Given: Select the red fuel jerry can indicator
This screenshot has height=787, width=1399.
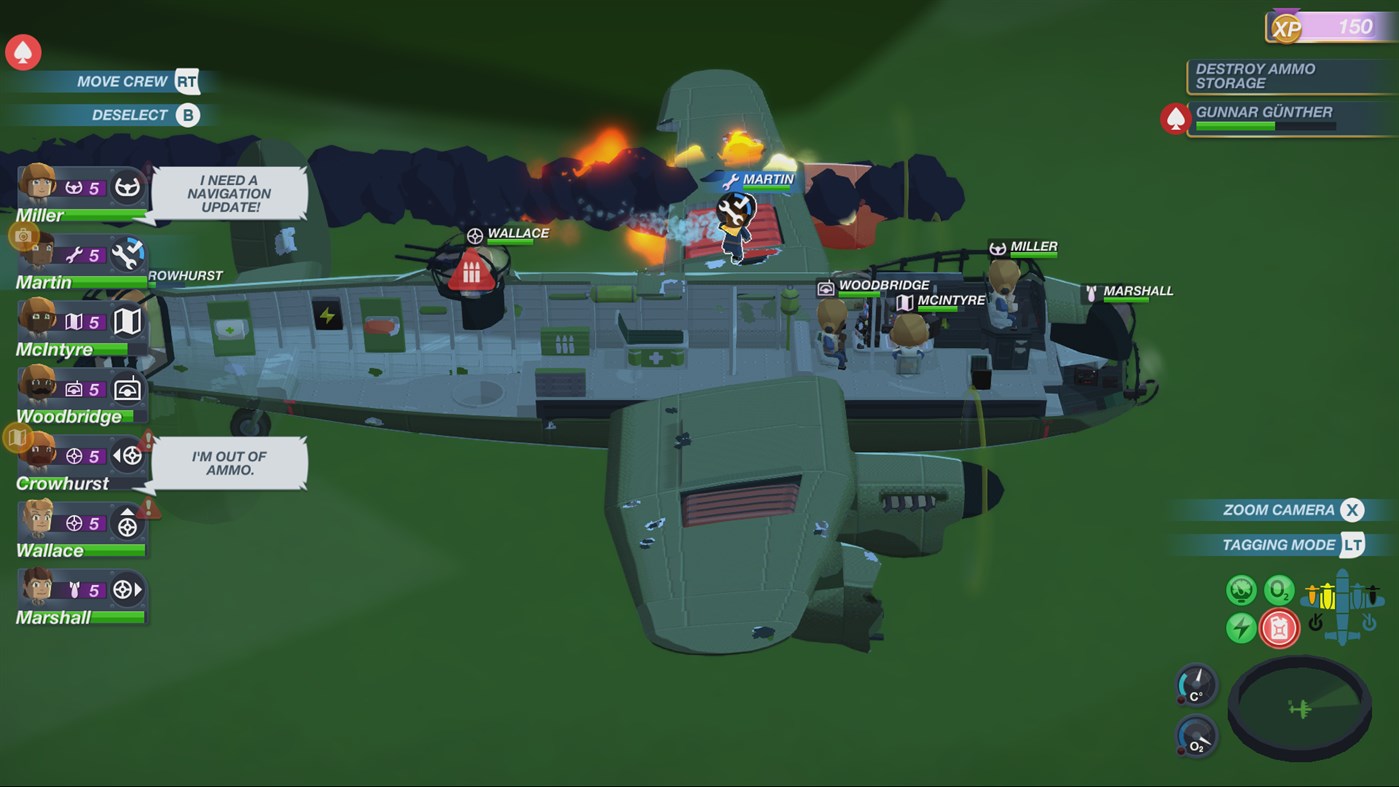Looking at the screenshot, I should click(1277, 626).
